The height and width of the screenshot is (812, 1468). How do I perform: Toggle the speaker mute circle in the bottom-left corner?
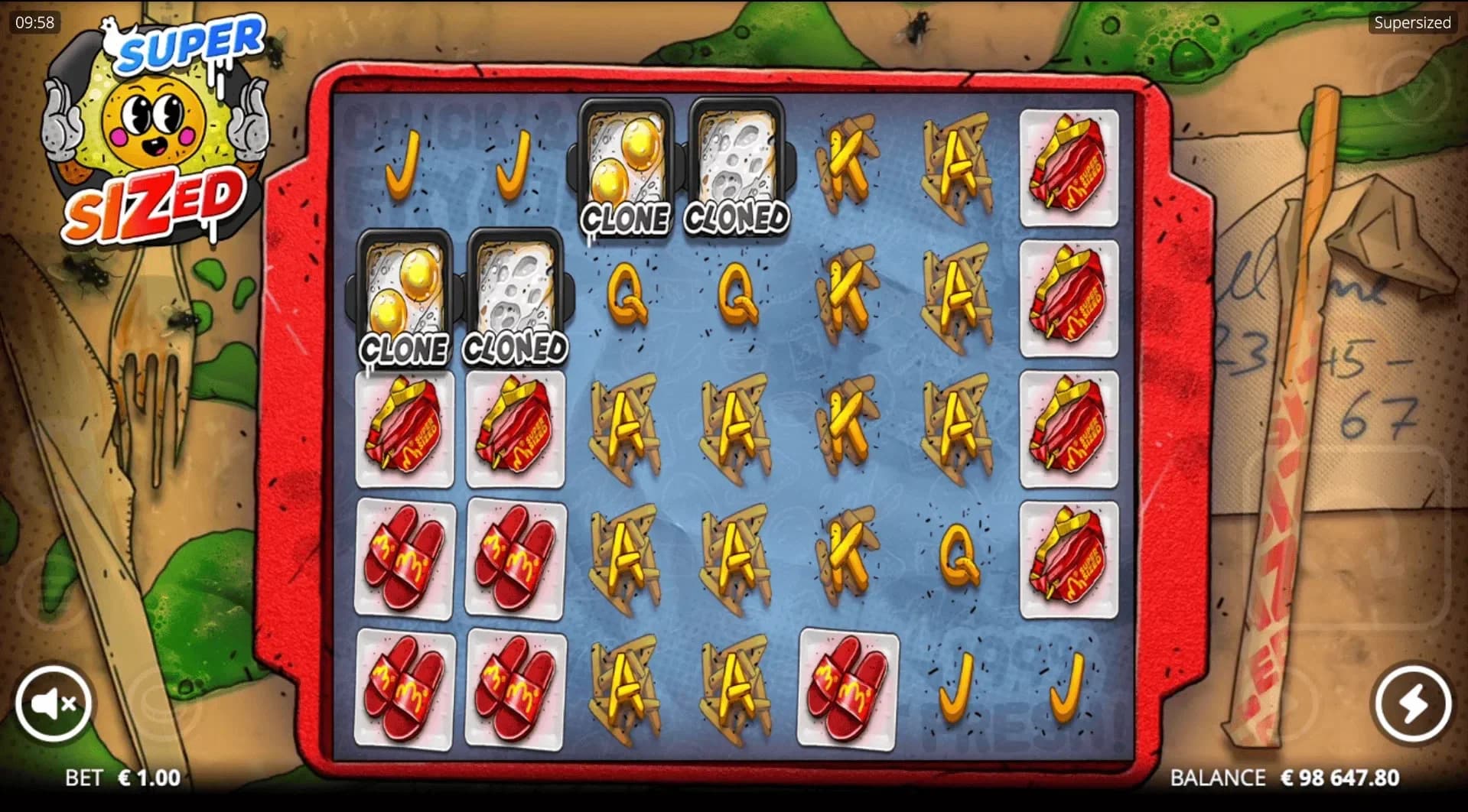[54, 703]
